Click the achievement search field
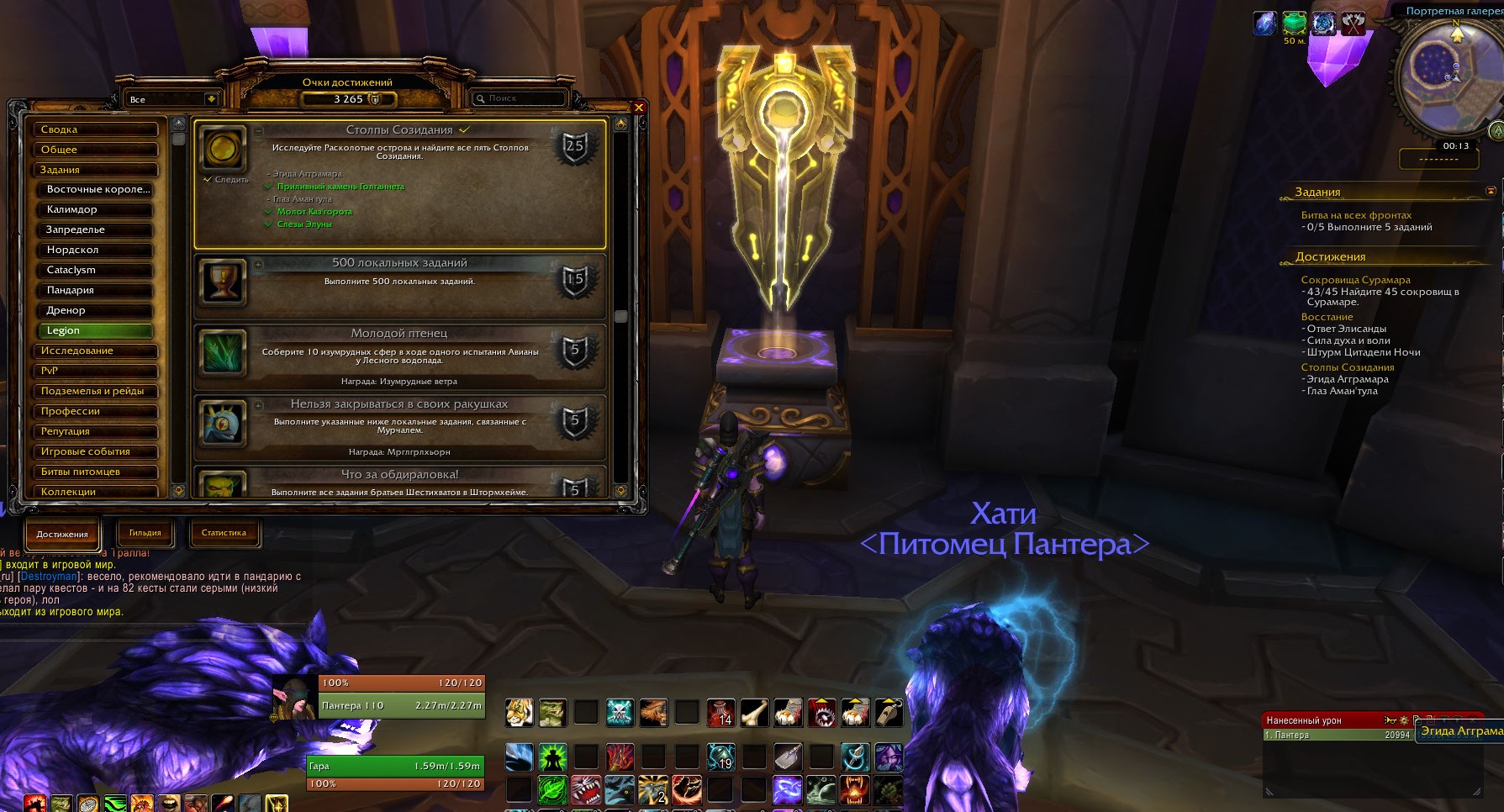The image size is (1504, 812). pyautogui.click(x=520, y=99)
